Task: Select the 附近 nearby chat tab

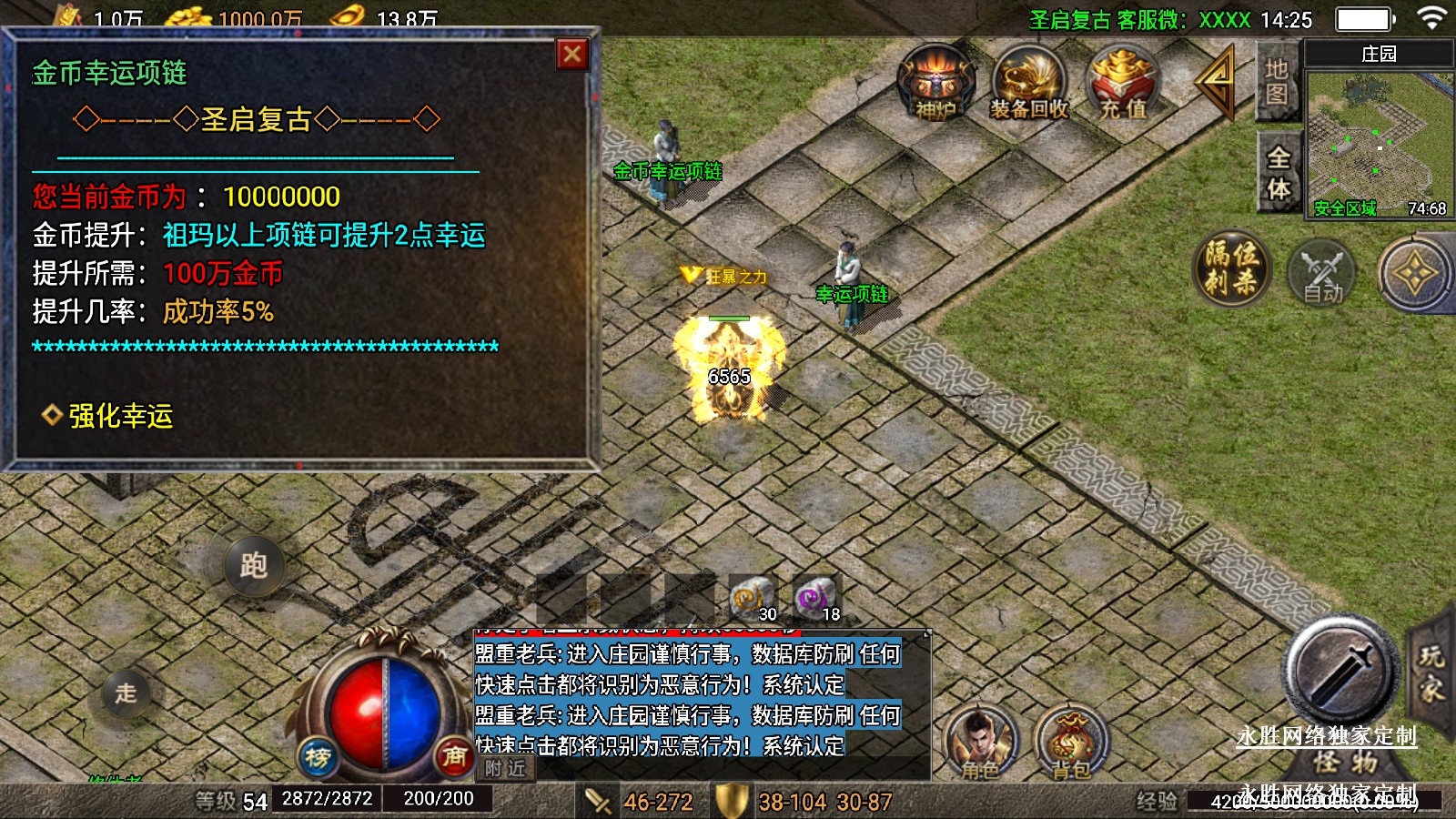Action: click(x=505, y=769)
